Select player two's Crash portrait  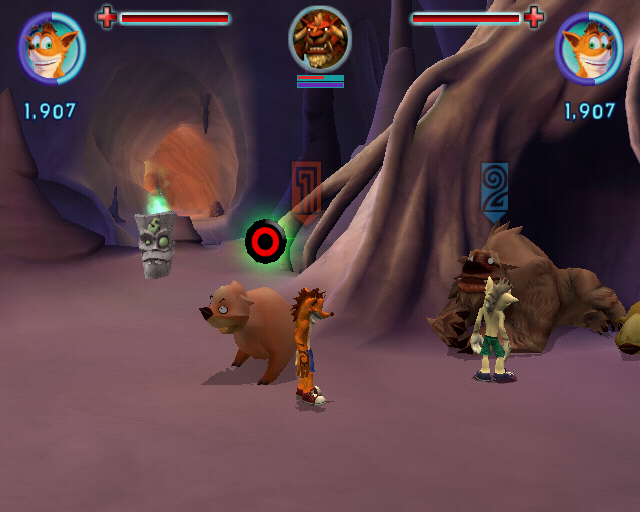point(588,47)
